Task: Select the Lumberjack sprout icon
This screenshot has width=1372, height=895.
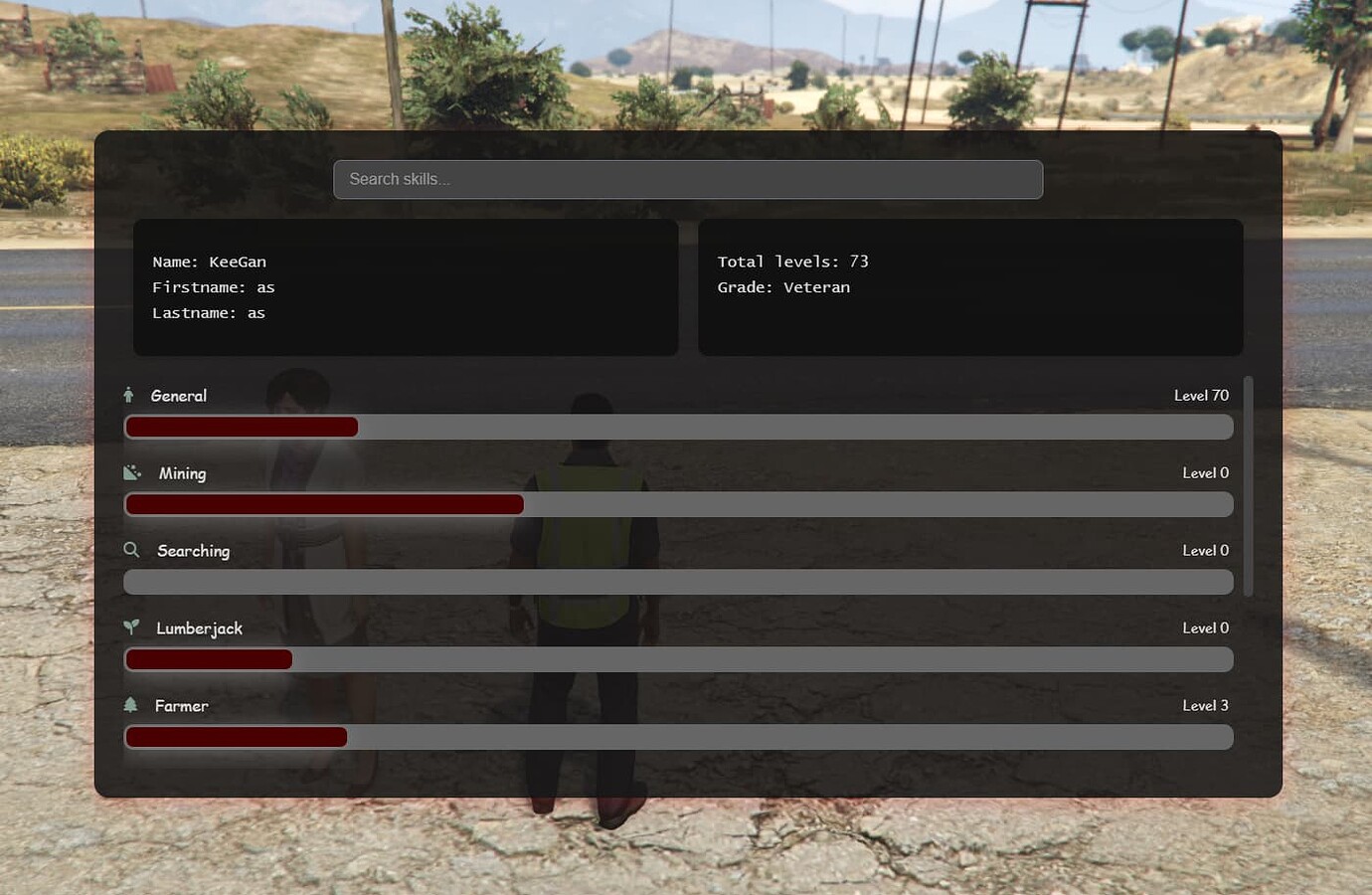Action: (x=131, y=626)
